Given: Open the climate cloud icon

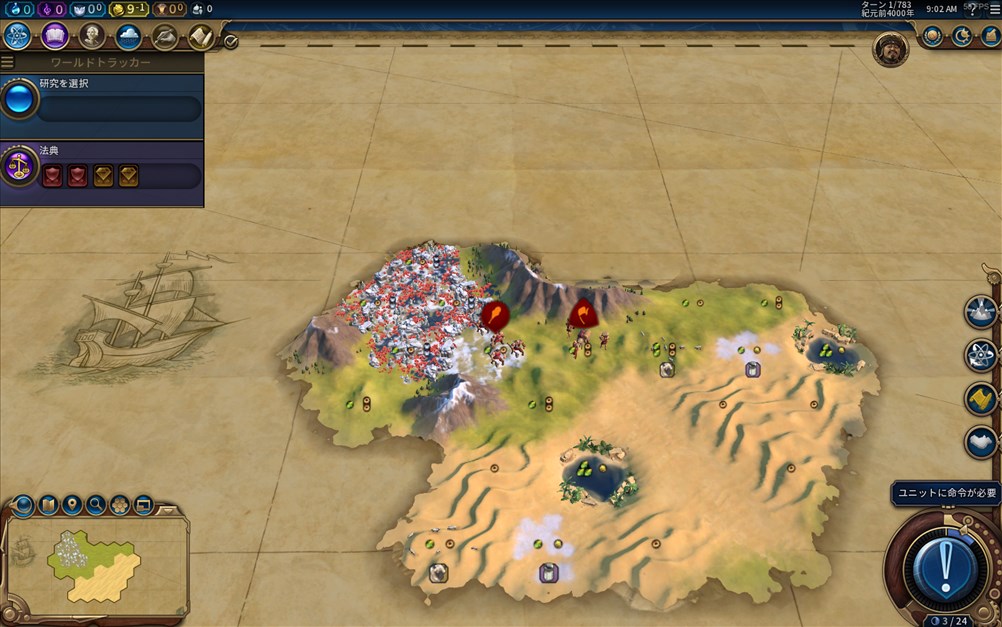Looking at the screenshot, I should coord(128,37).
